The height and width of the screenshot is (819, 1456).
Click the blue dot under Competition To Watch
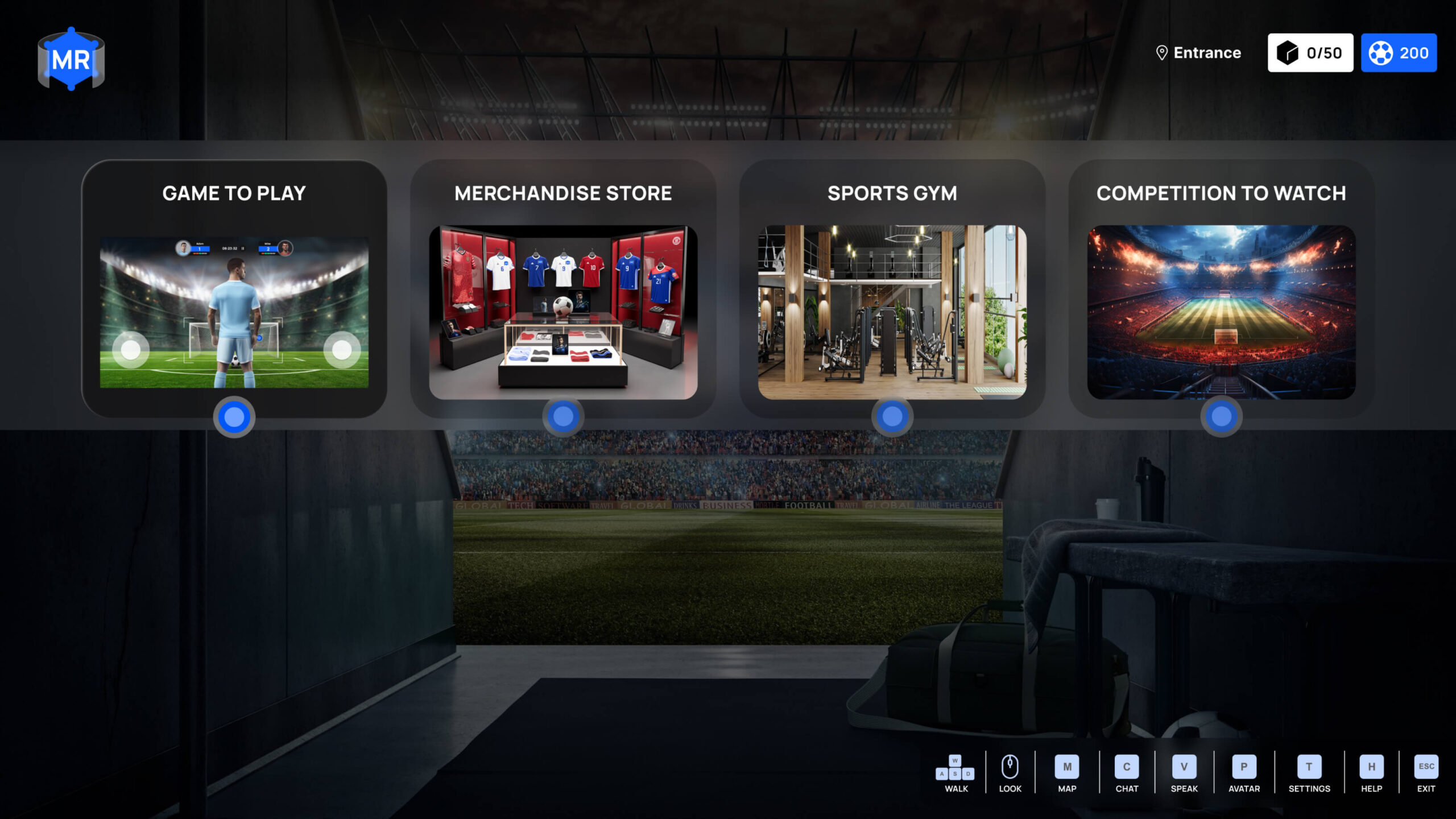(1221, 417)
